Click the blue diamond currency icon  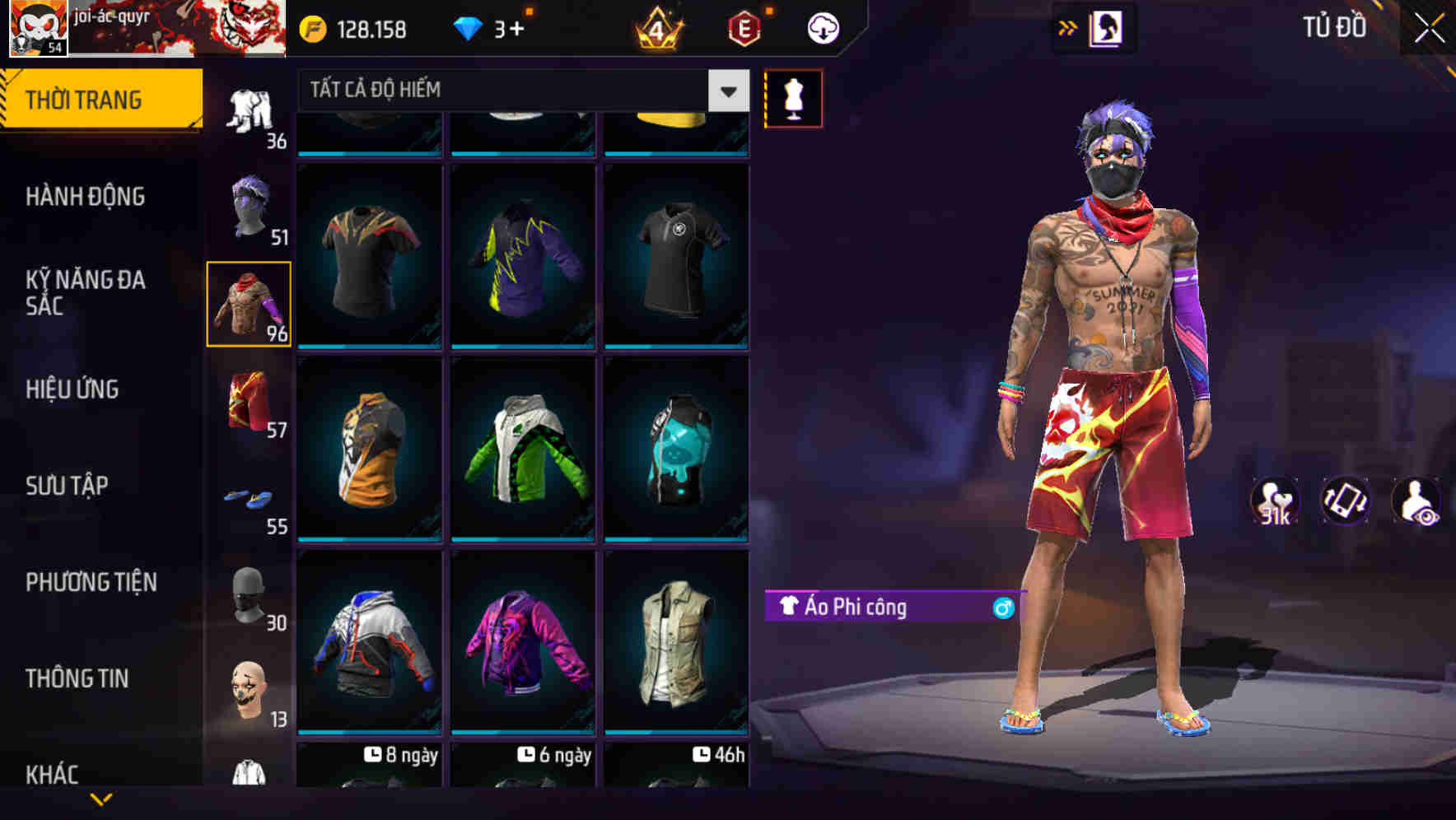point(470,26)
